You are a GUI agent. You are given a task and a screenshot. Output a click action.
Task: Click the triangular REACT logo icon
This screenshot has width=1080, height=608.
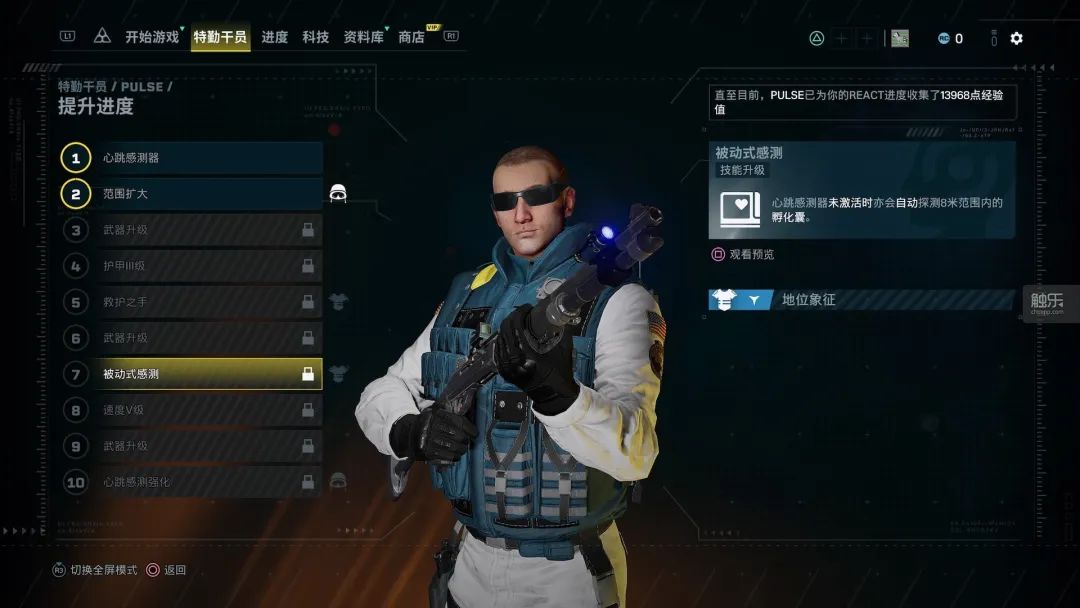coord(102,37)
